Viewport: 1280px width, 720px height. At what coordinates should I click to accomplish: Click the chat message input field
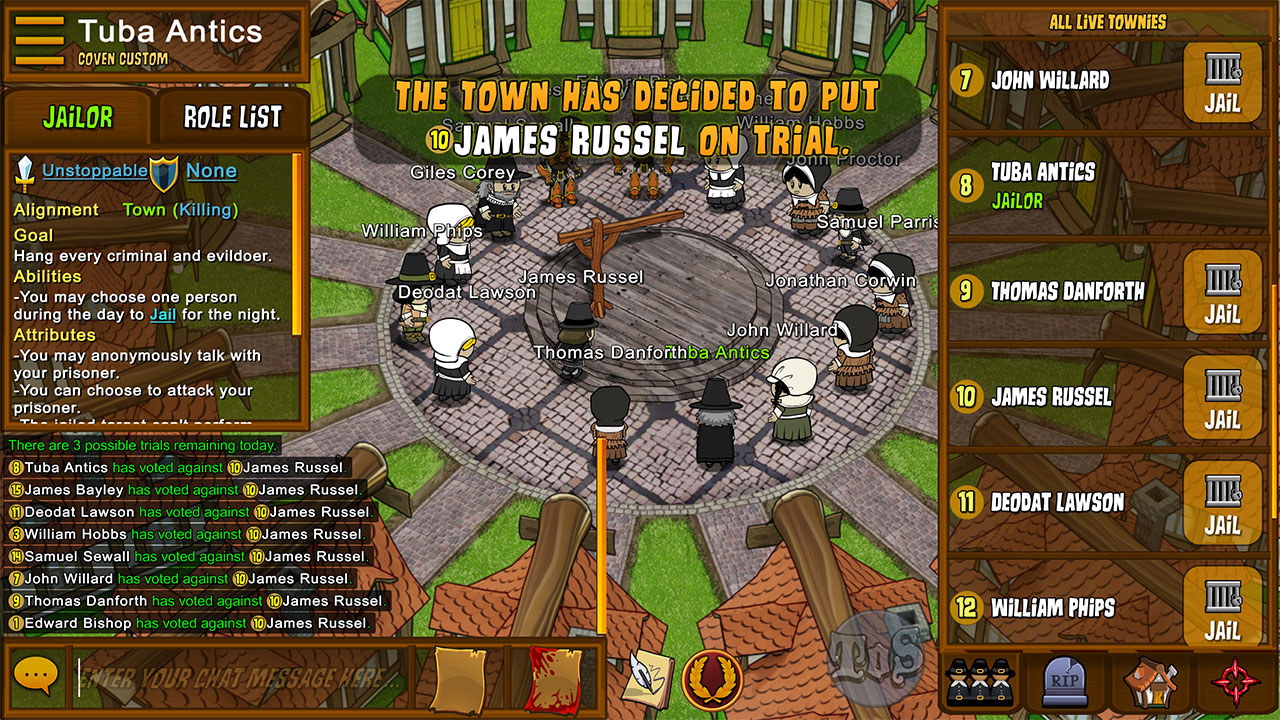(x=240, y=677)
